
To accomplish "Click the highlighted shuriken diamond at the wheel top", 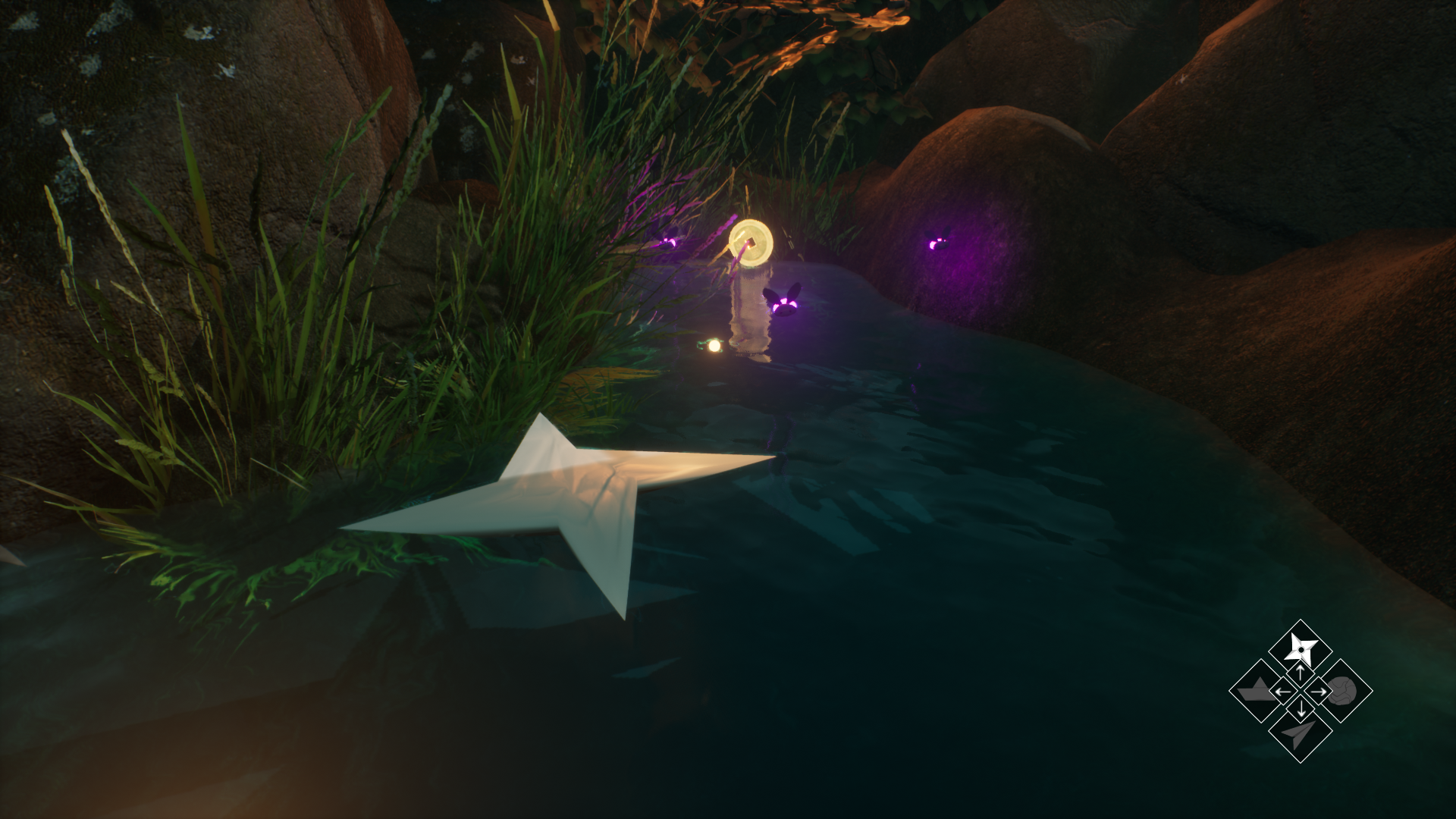I will click(1301, 648).
